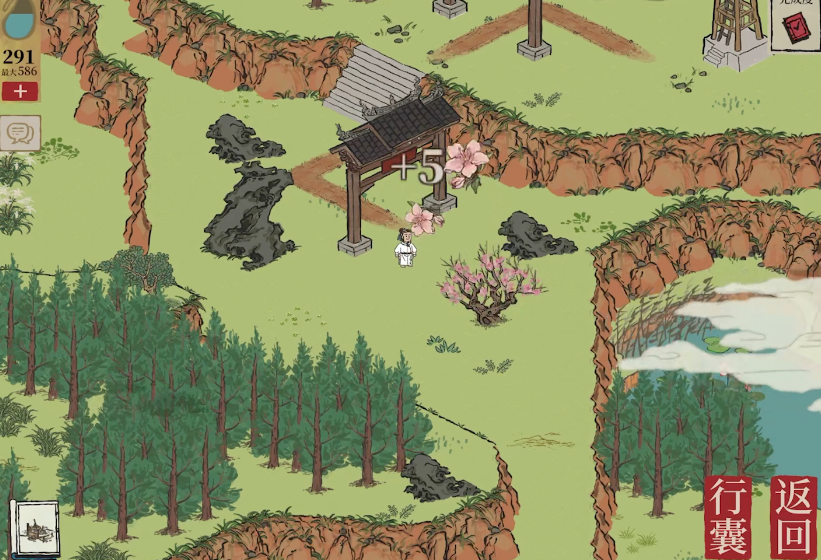Open the map scroll thumbnail
Screen dimensions: 821x560
pos(33,527)
